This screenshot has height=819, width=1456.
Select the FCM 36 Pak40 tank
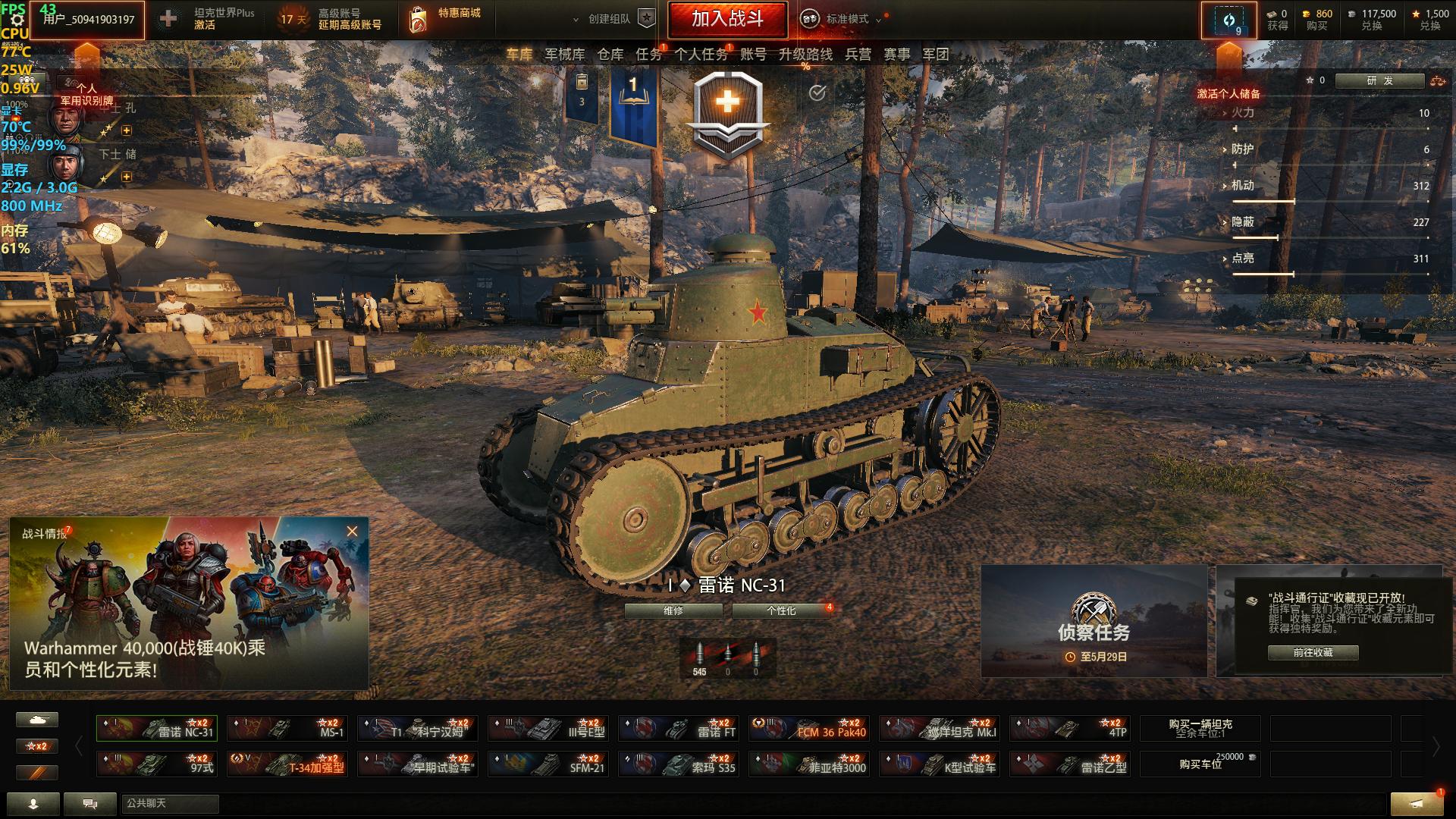pyautogui.click(x=809, y=729)
